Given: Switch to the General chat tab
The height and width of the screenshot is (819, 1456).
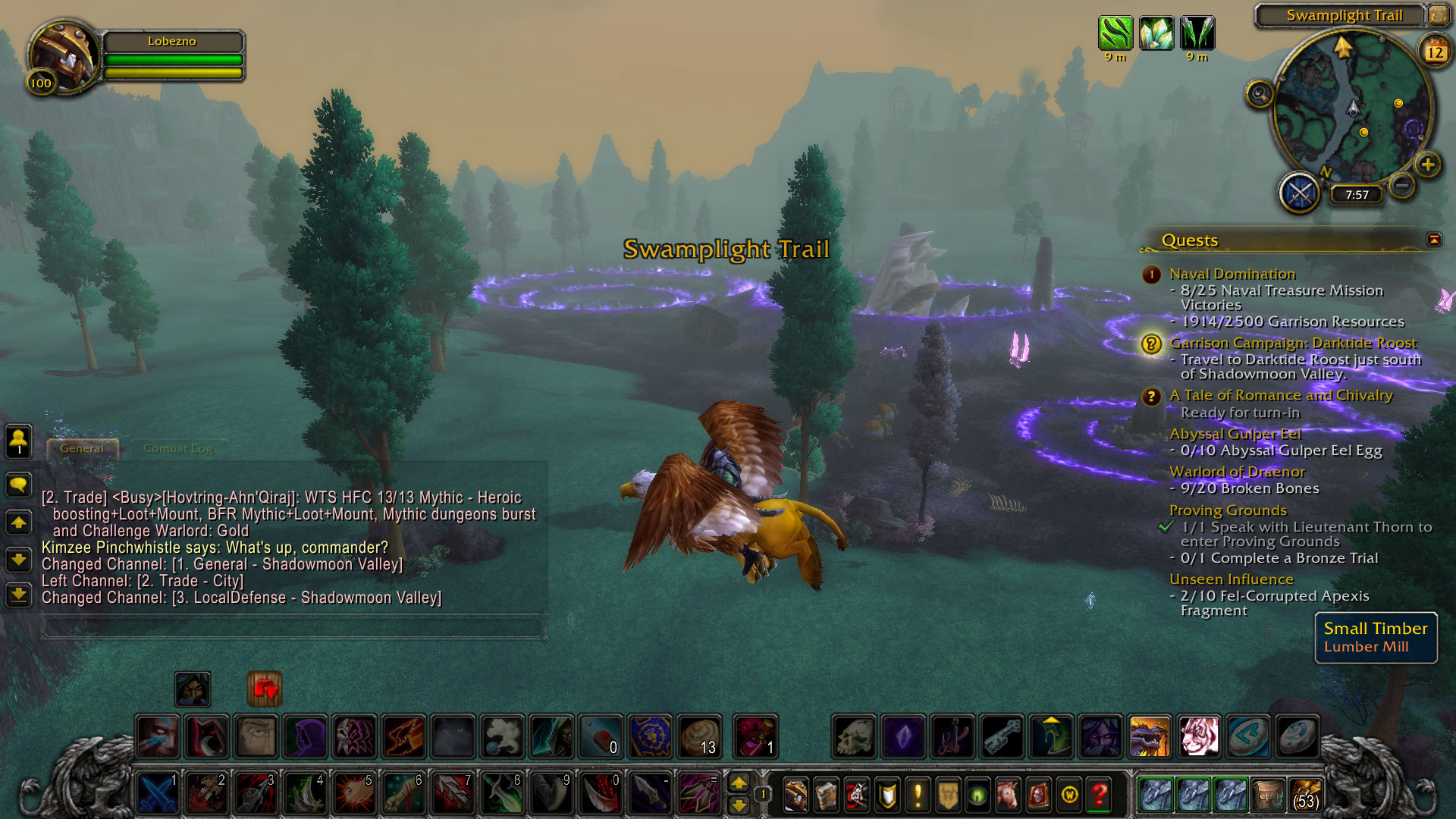Looking at the screenshot, I should pos(82,448).
